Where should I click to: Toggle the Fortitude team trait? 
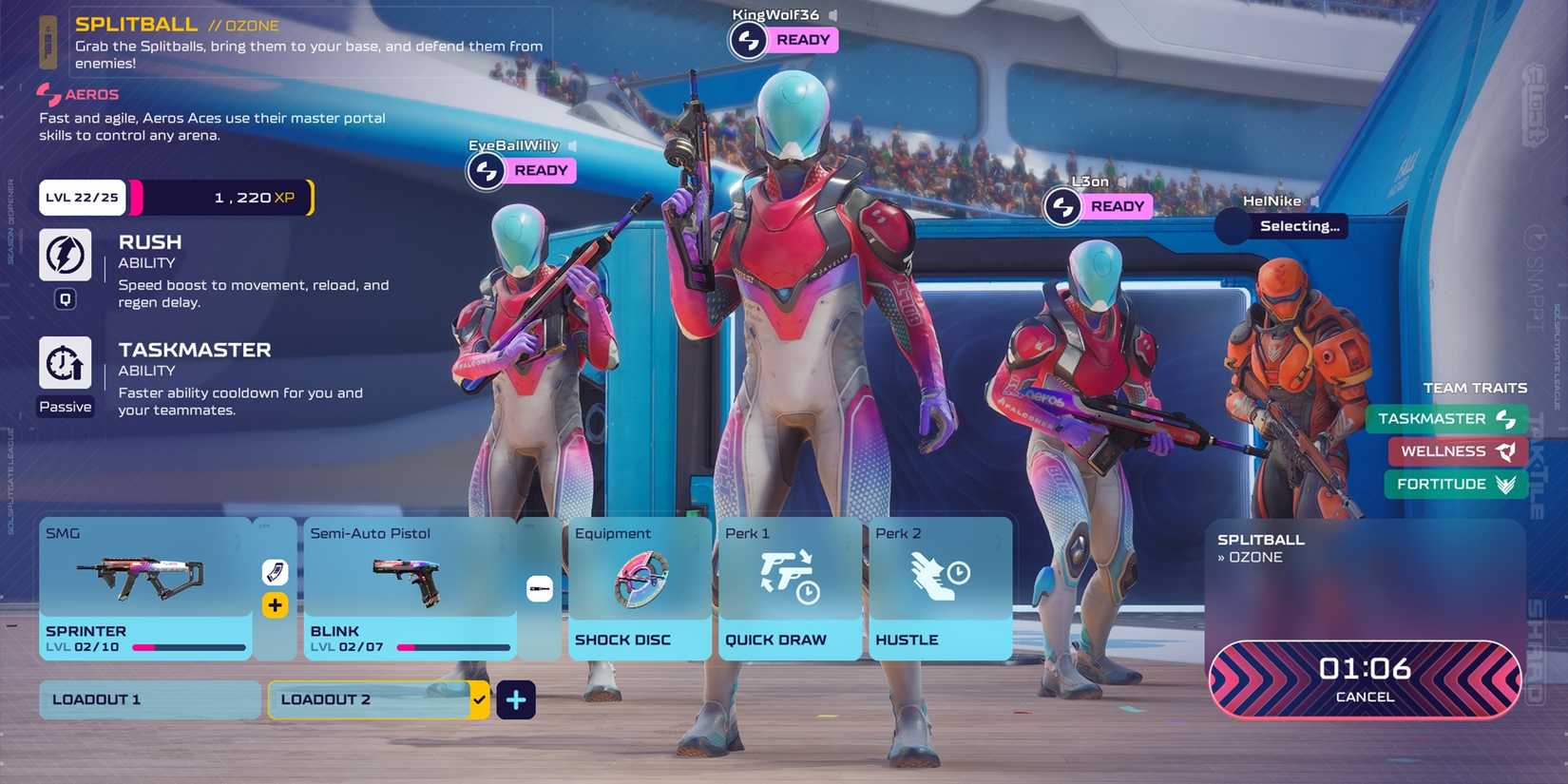pos(1455,484)
